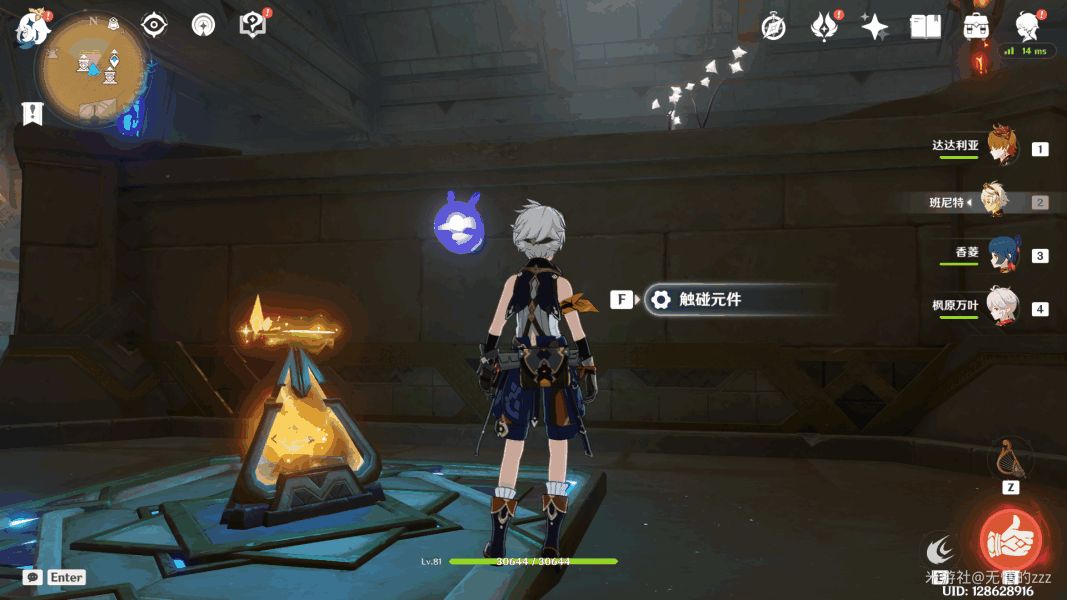Click the eye icon beside the minimap
This screenshot has height=600, width=1067.
154,25
